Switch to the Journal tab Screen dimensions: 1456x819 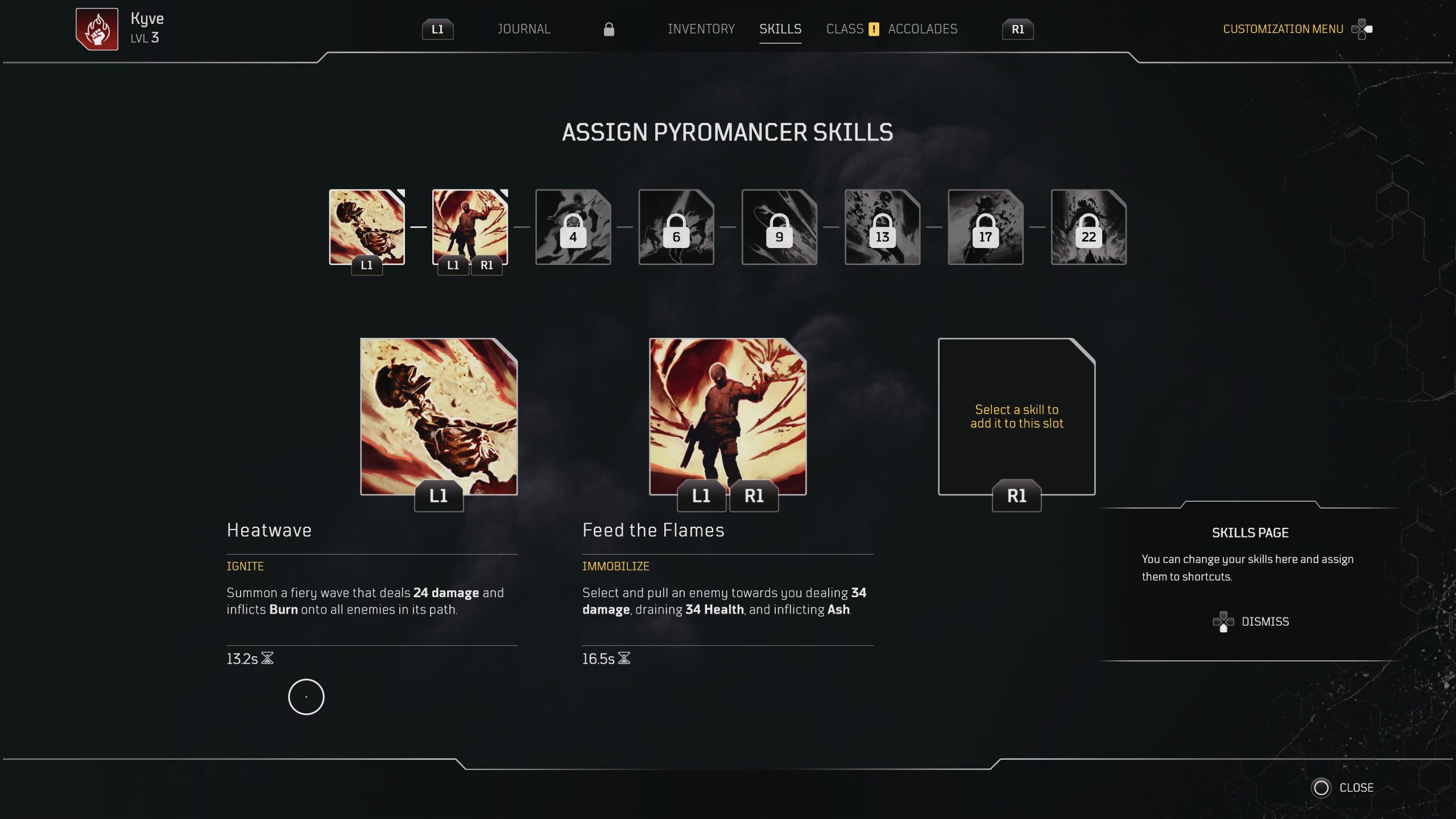click(x=524, y=29)
